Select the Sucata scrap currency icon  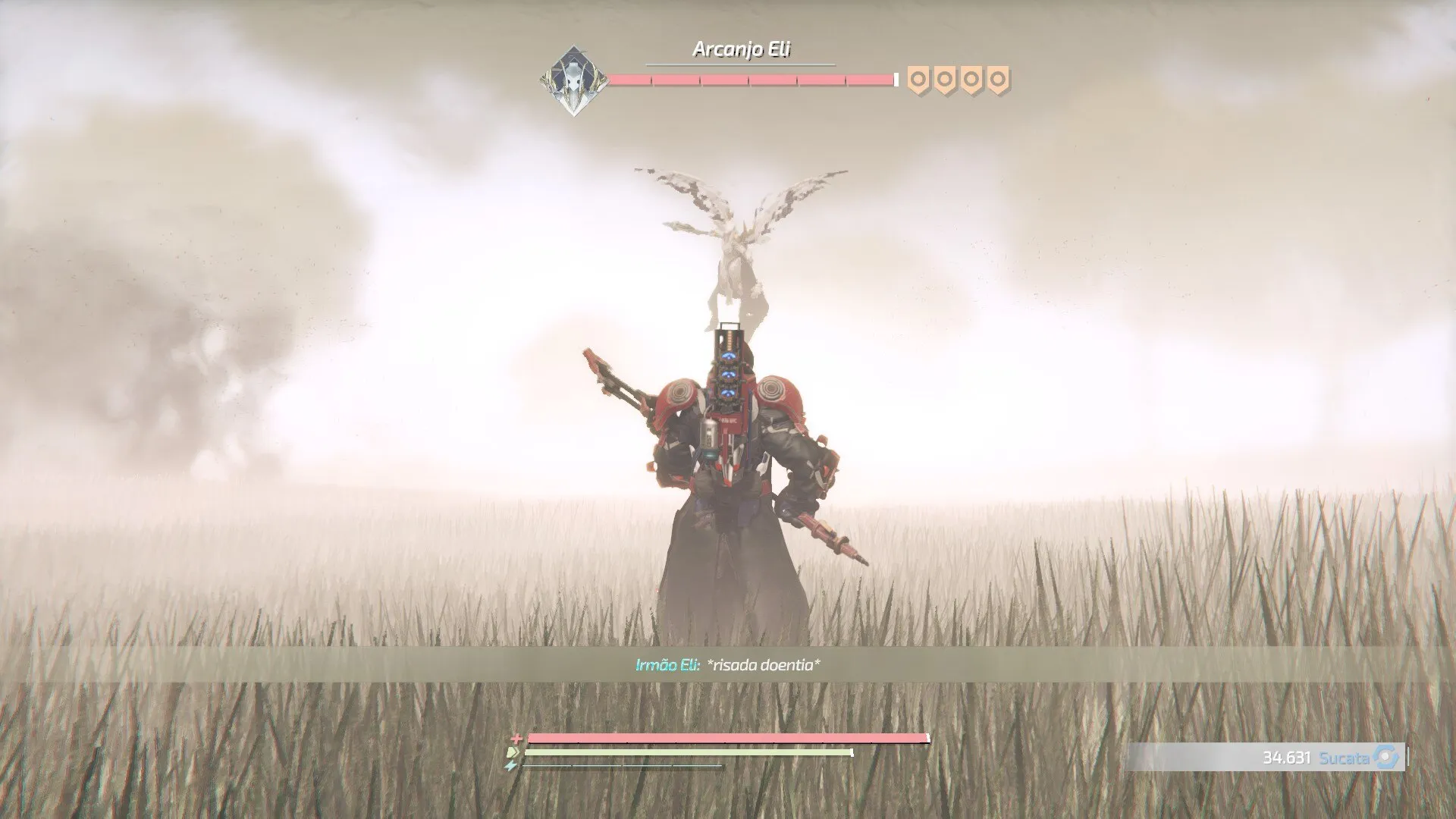(x=1386, y=758)
